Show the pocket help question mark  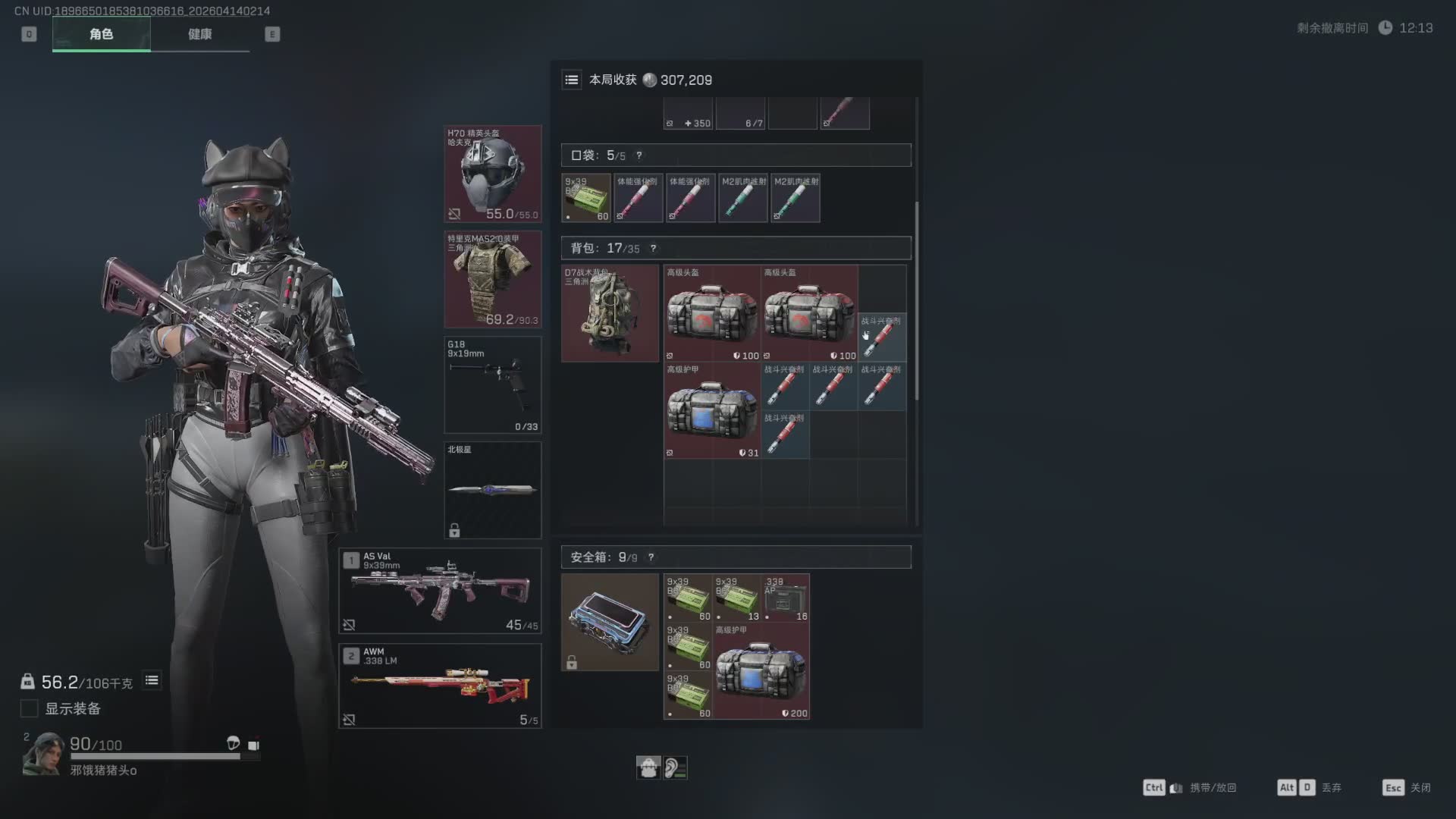(639, 155)
